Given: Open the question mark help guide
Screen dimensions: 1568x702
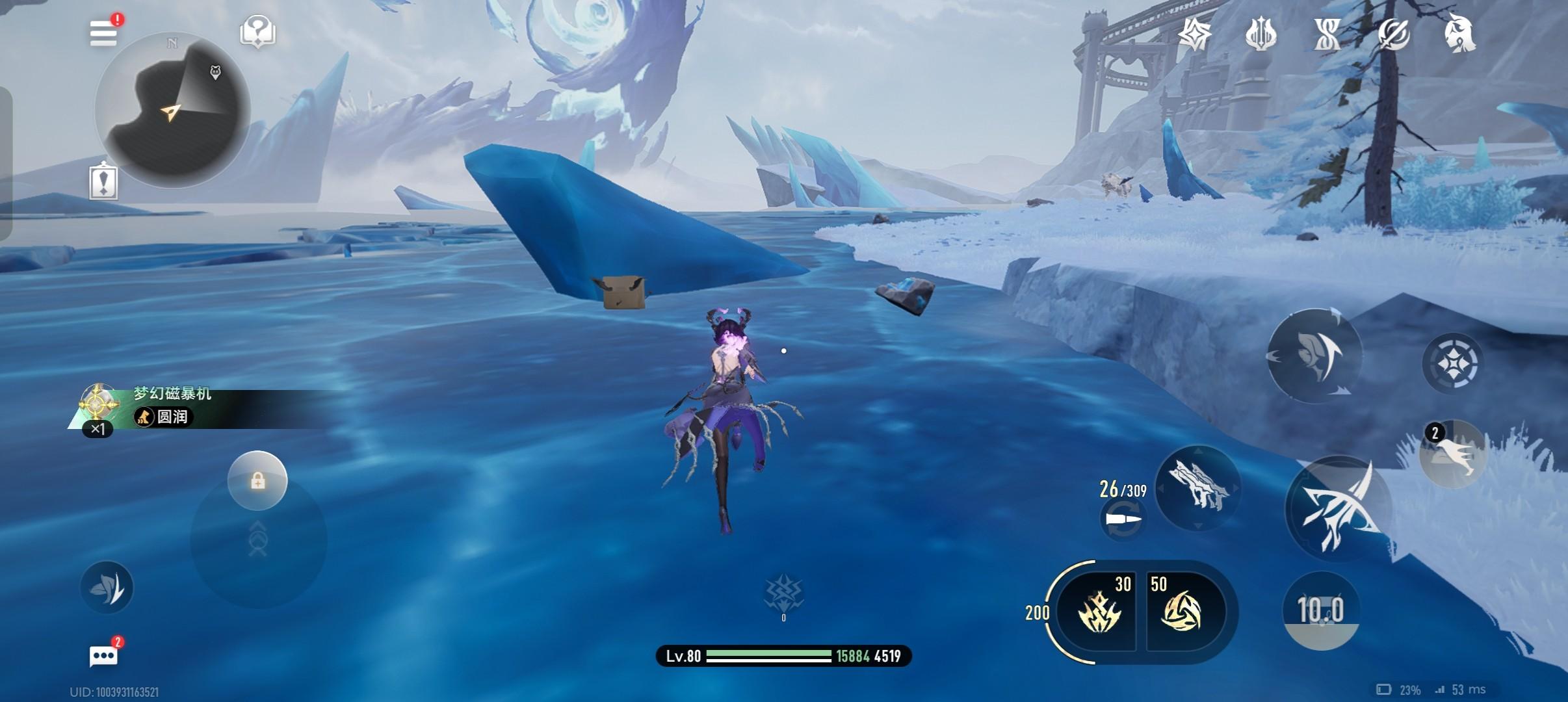Looking at the screenshot, I should click(x=257, y=31).
